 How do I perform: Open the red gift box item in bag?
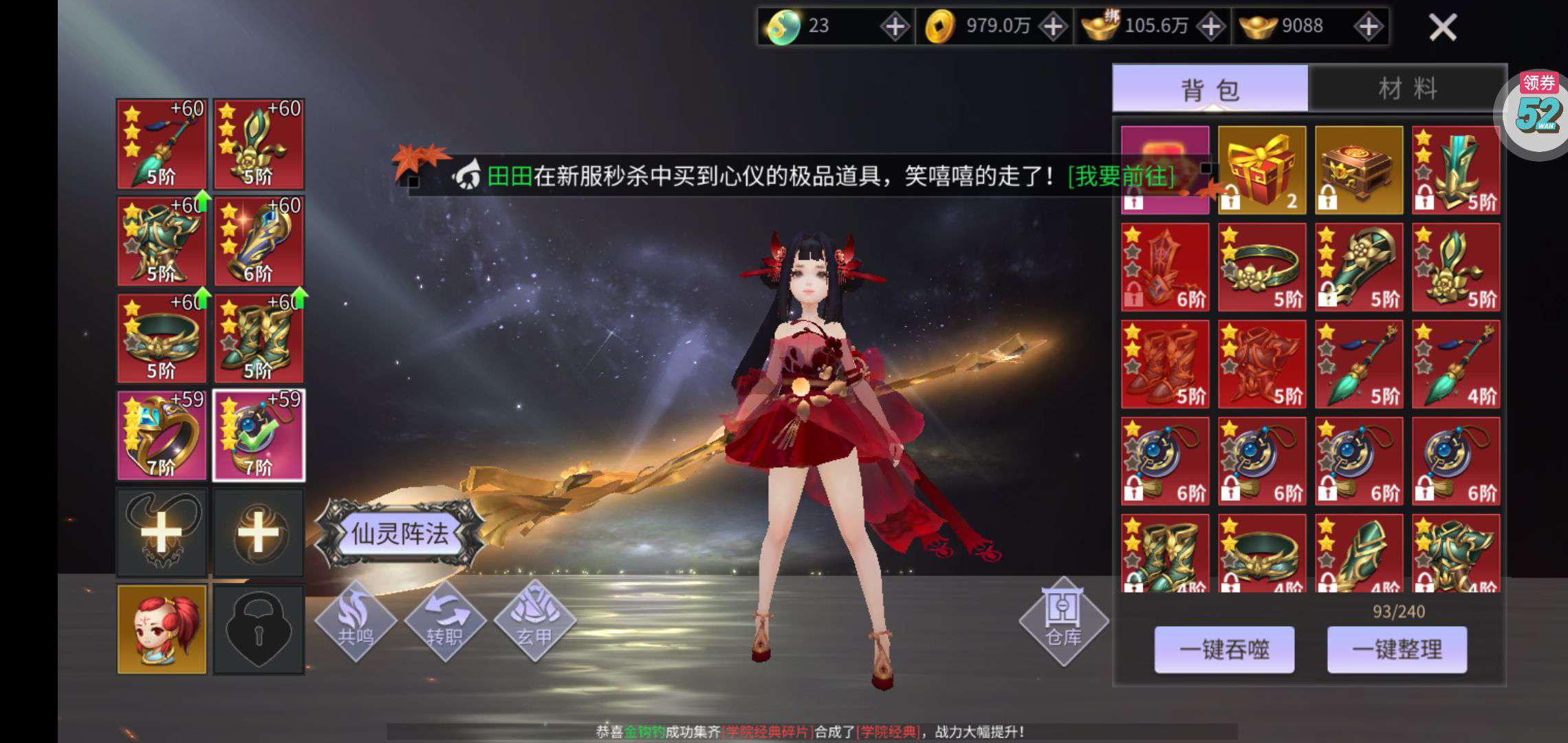tap(1261, 169)
